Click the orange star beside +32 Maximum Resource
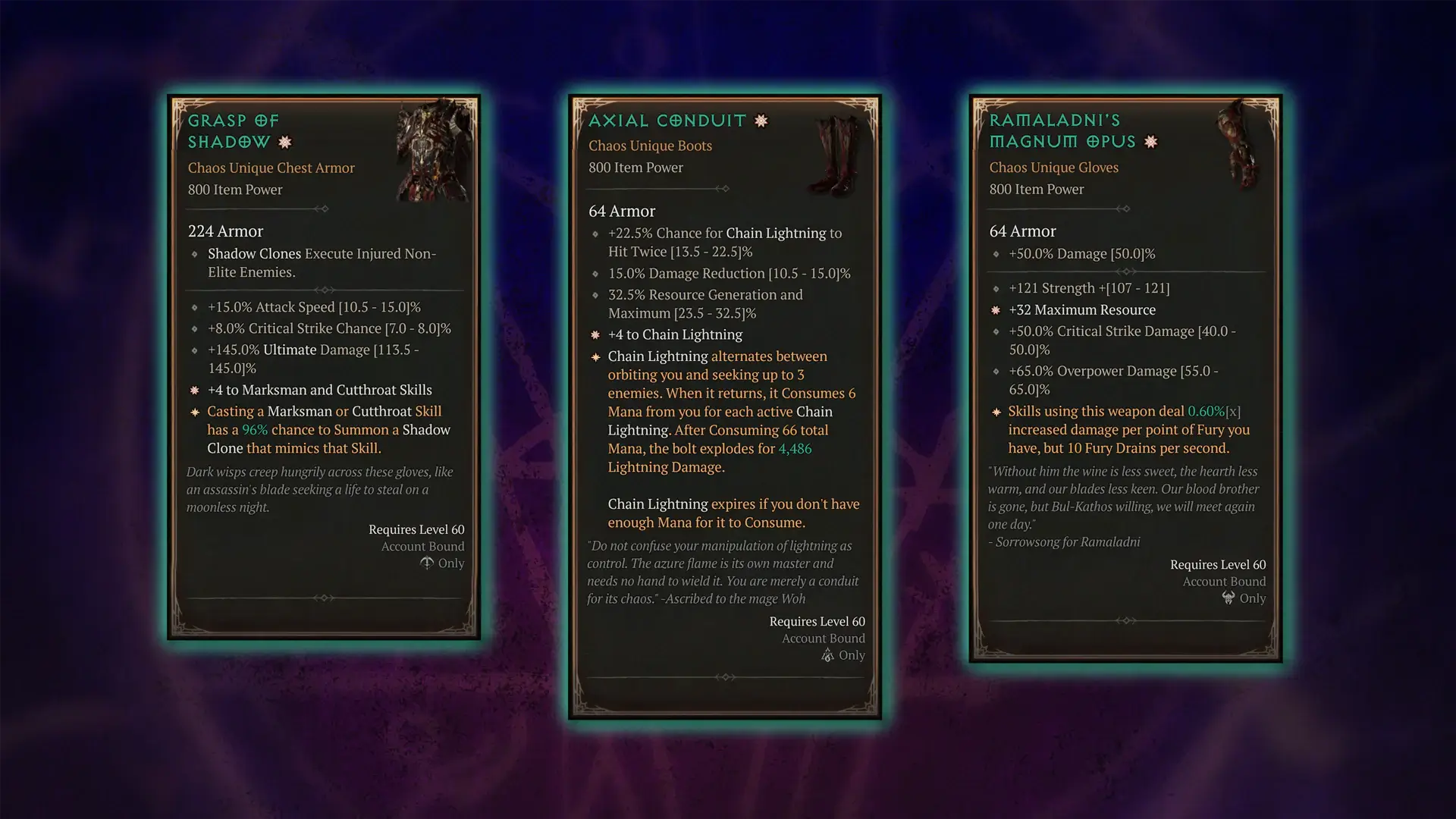 pos(996,310)
